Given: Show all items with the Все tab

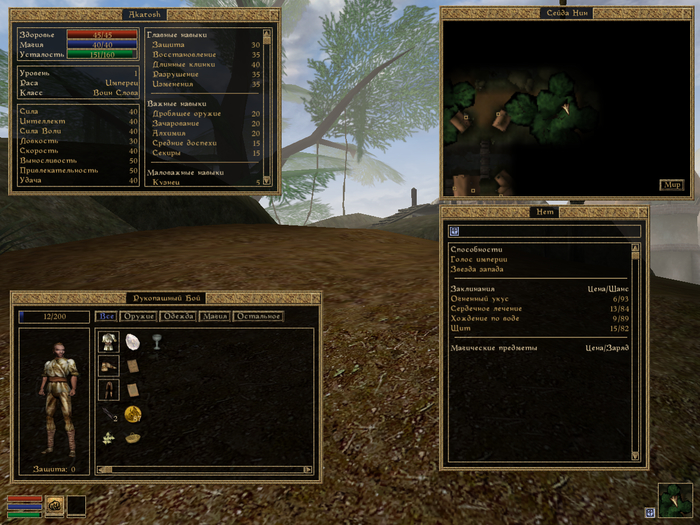Looking at the screenshot, I should (x=106, y=317).
